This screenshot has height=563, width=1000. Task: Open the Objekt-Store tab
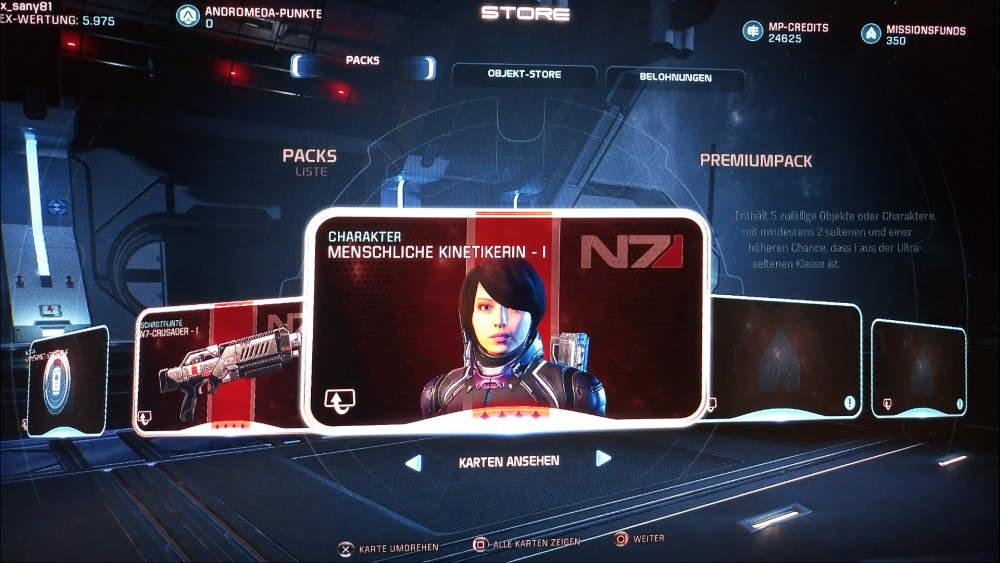coord(524,75)
